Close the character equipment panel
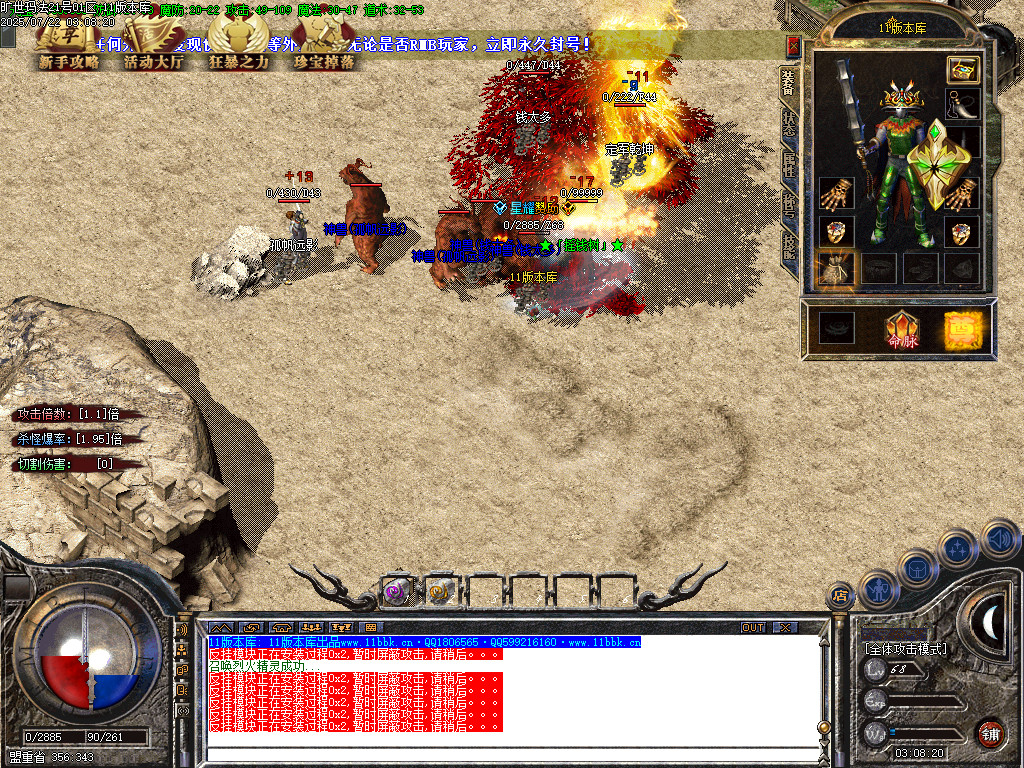1024x768 pixels. pos(793,46)
